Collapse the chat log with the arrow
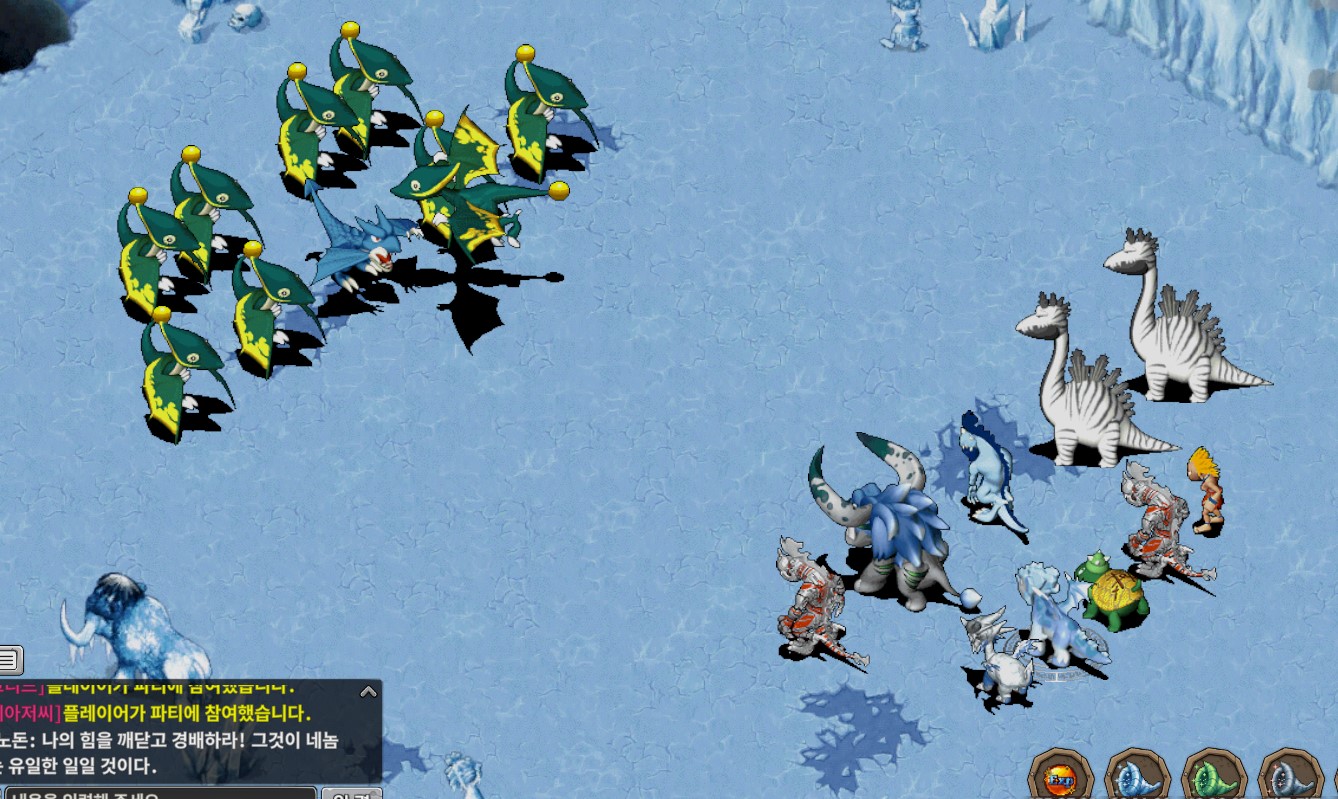 [x=368, y=691]
